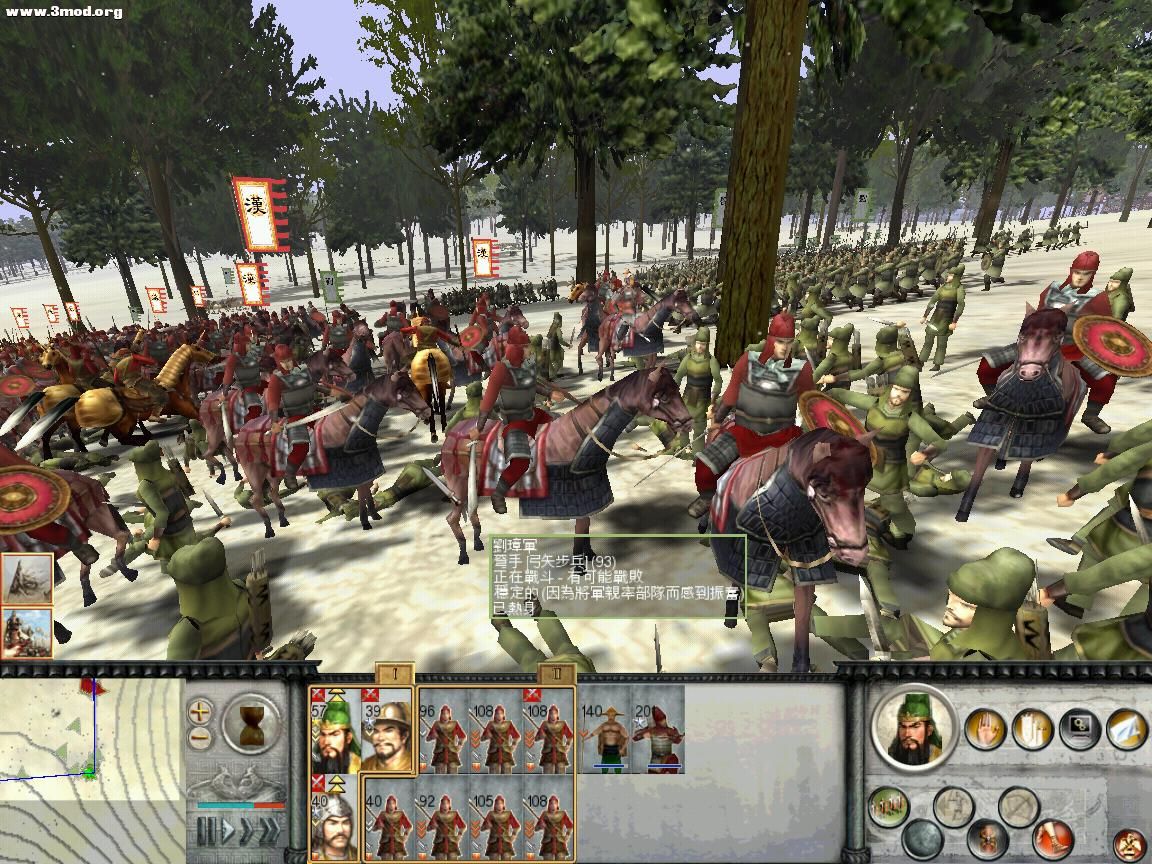Choose the soldier unit card with 96 men
This screenshot has height=864, width=1152.
click(x=445, y=731)
